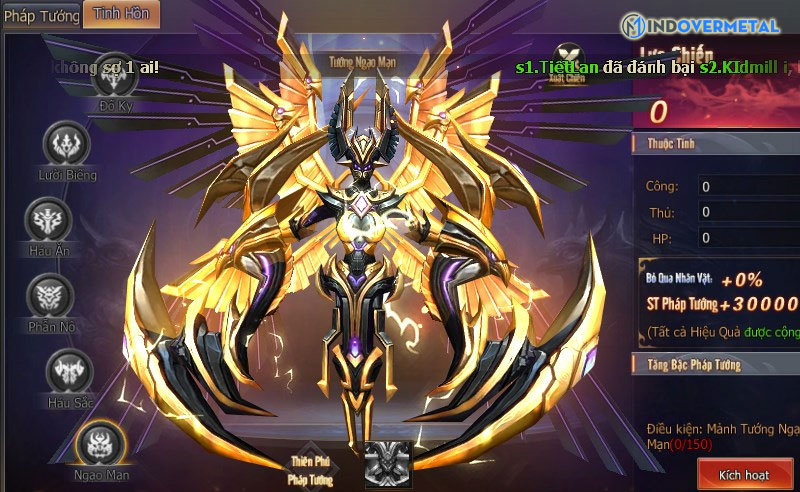The height and width of the screenshot is (492, 800).
Task: Click the Kích hoạt activation button
Action: coord(745,474)
